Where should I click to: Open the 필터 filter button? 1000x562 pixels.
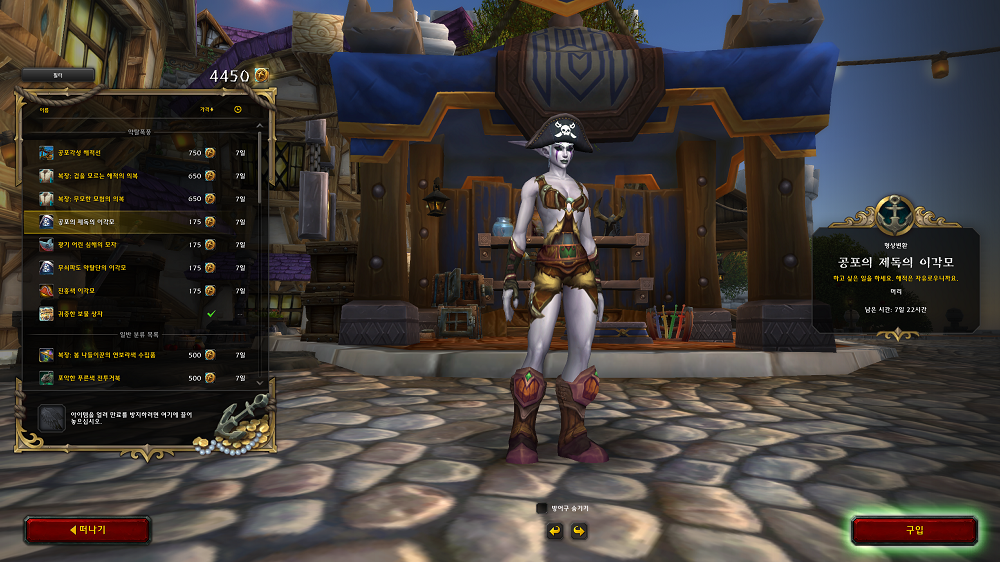[x=57, y=75]
